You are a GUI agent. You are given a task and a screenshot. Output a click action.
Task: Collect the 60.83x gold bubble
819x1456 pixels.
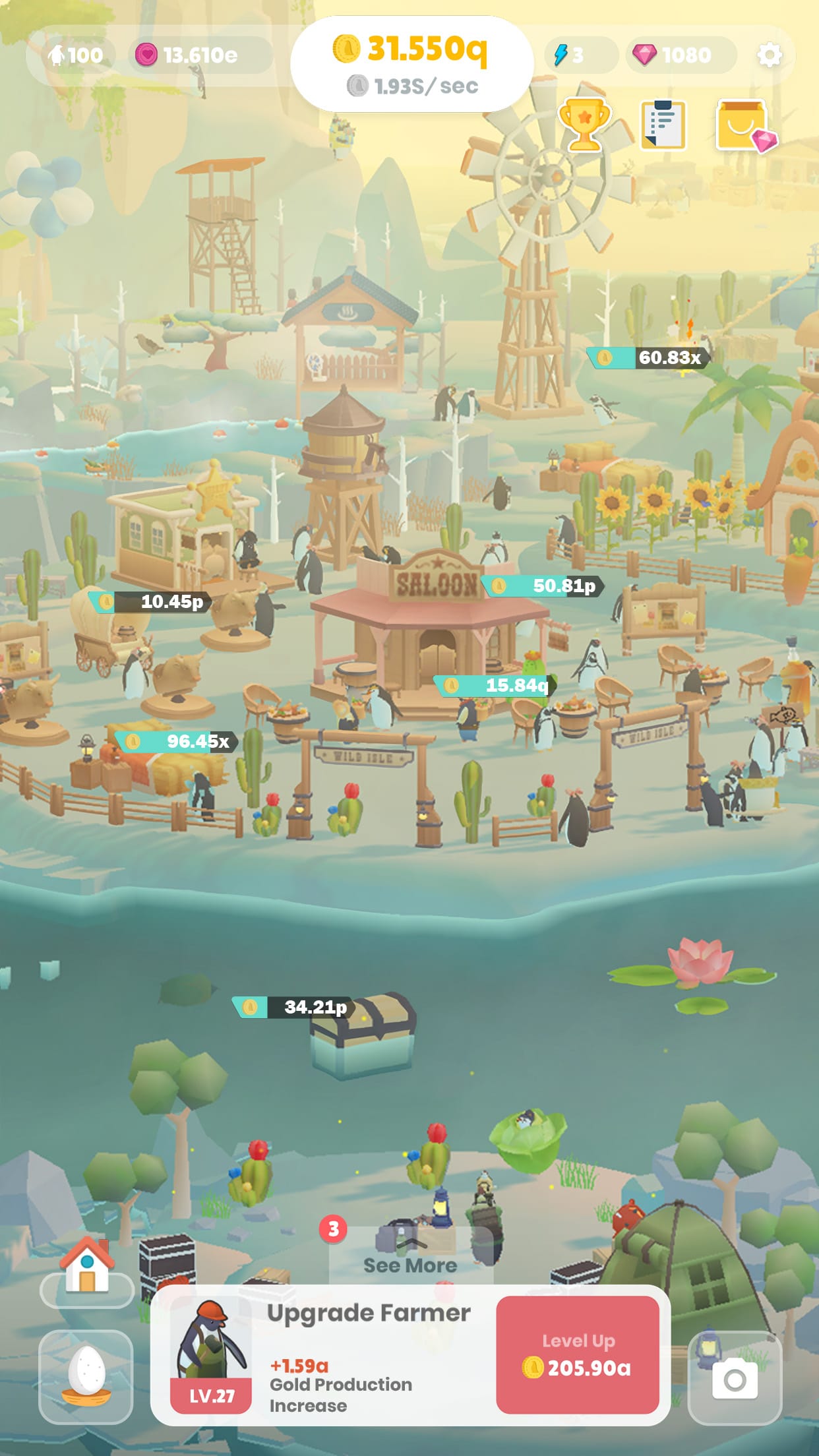pyautogui.click(x=648, y=357)
